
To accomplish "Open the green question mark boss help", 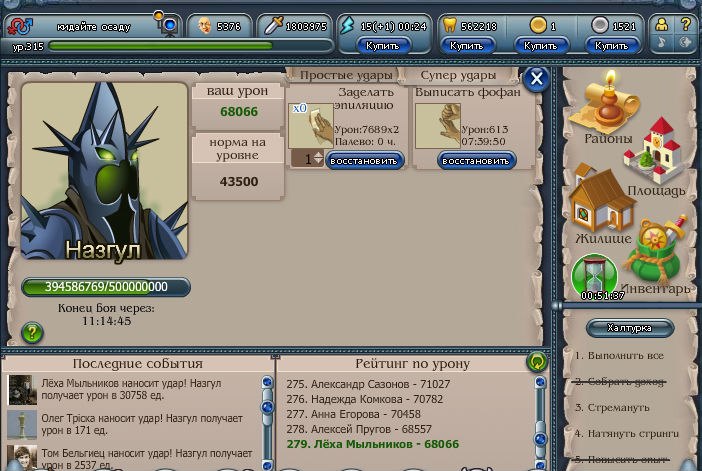I will pyautogui.click(x=32, y=332).
